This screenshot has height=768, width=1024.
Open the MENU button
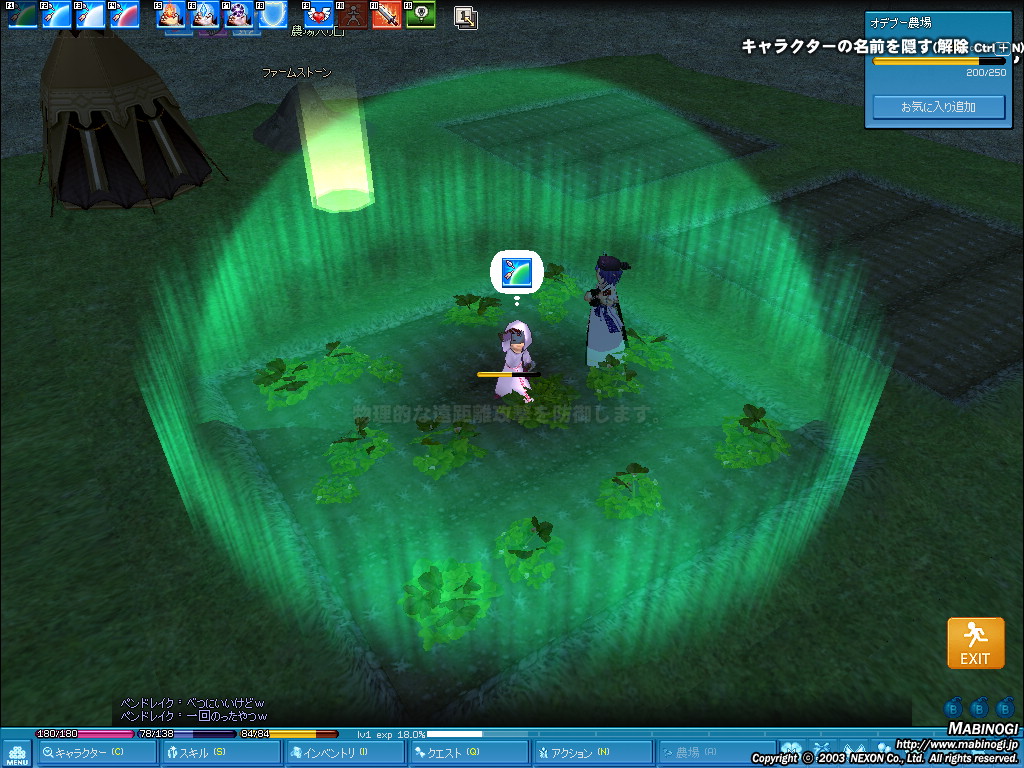[x=17, y=753]
